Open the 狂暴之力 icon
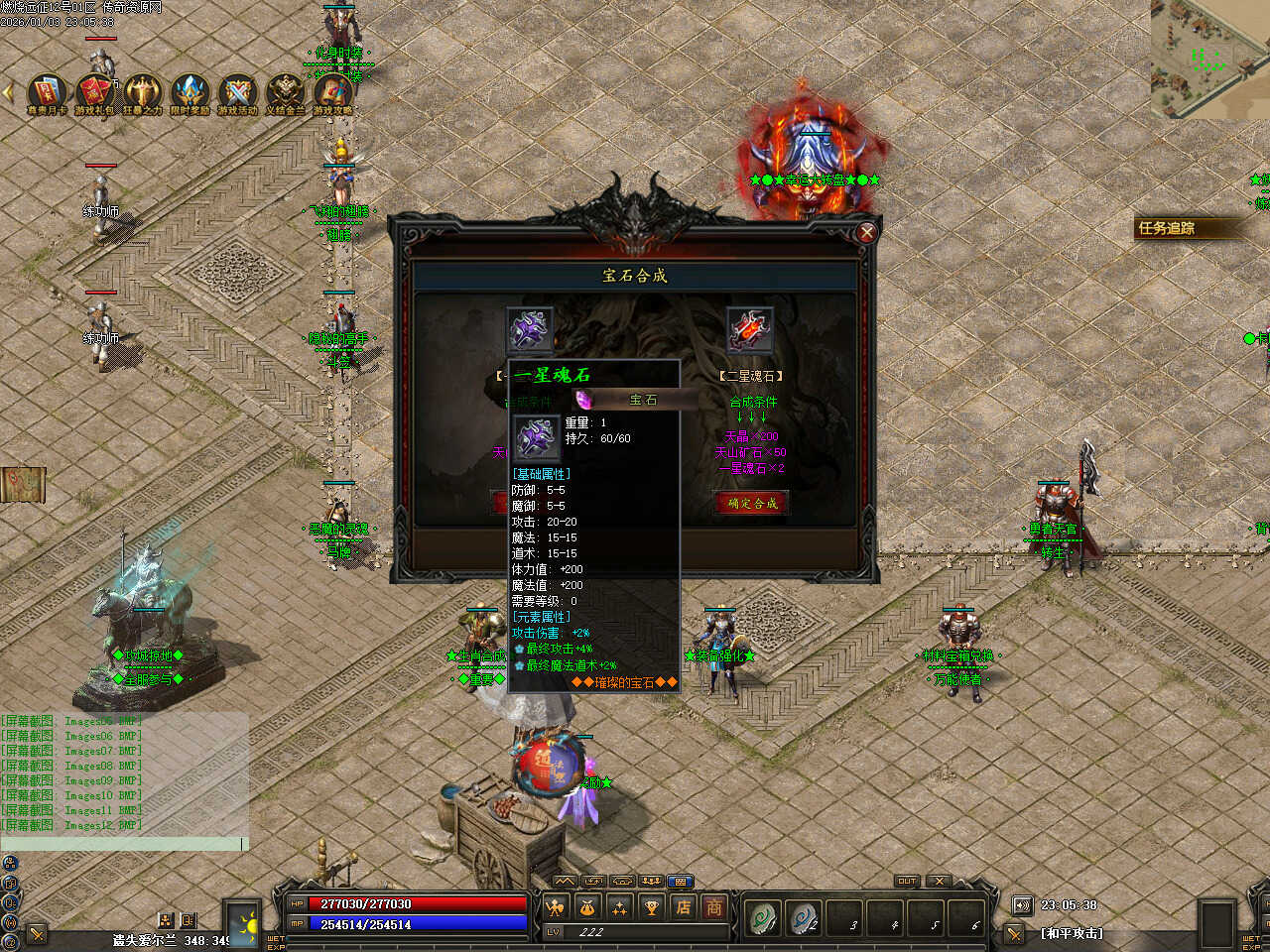1270x952 pixels. click(x=142, y=92)
